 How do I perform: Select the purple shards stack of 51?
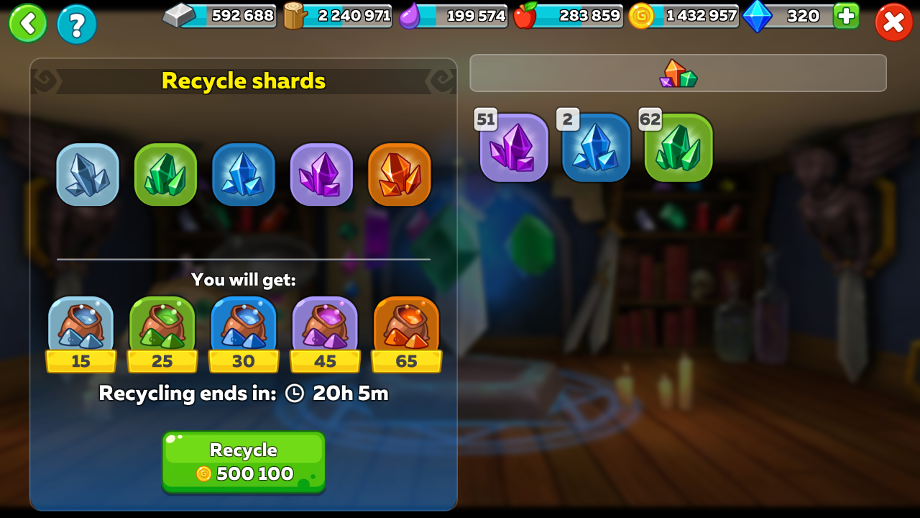(514, 148)
